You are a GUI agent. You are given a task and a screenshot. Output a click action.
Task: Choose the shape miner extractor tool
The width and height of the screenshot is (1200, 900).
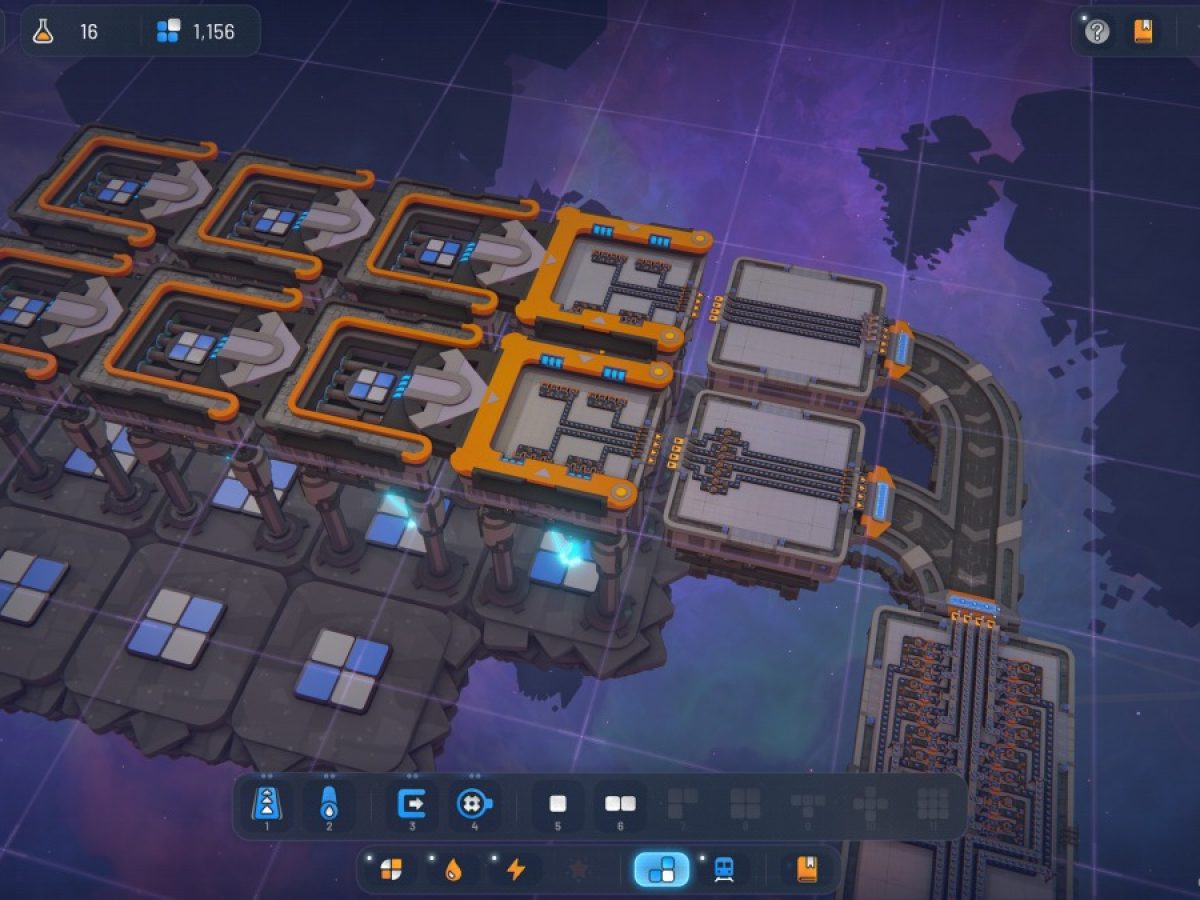pos(411,804)
